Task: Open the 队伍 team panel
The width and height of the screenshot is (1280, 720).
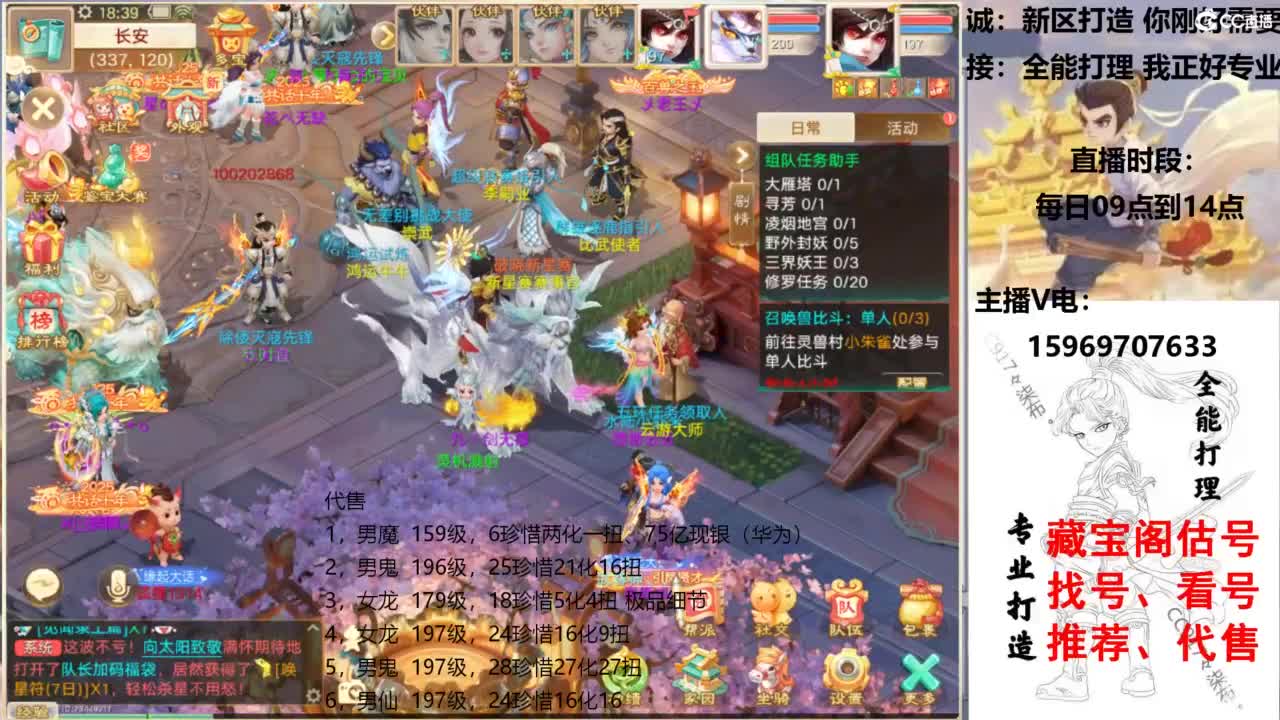Action: [x=847, y=604]
